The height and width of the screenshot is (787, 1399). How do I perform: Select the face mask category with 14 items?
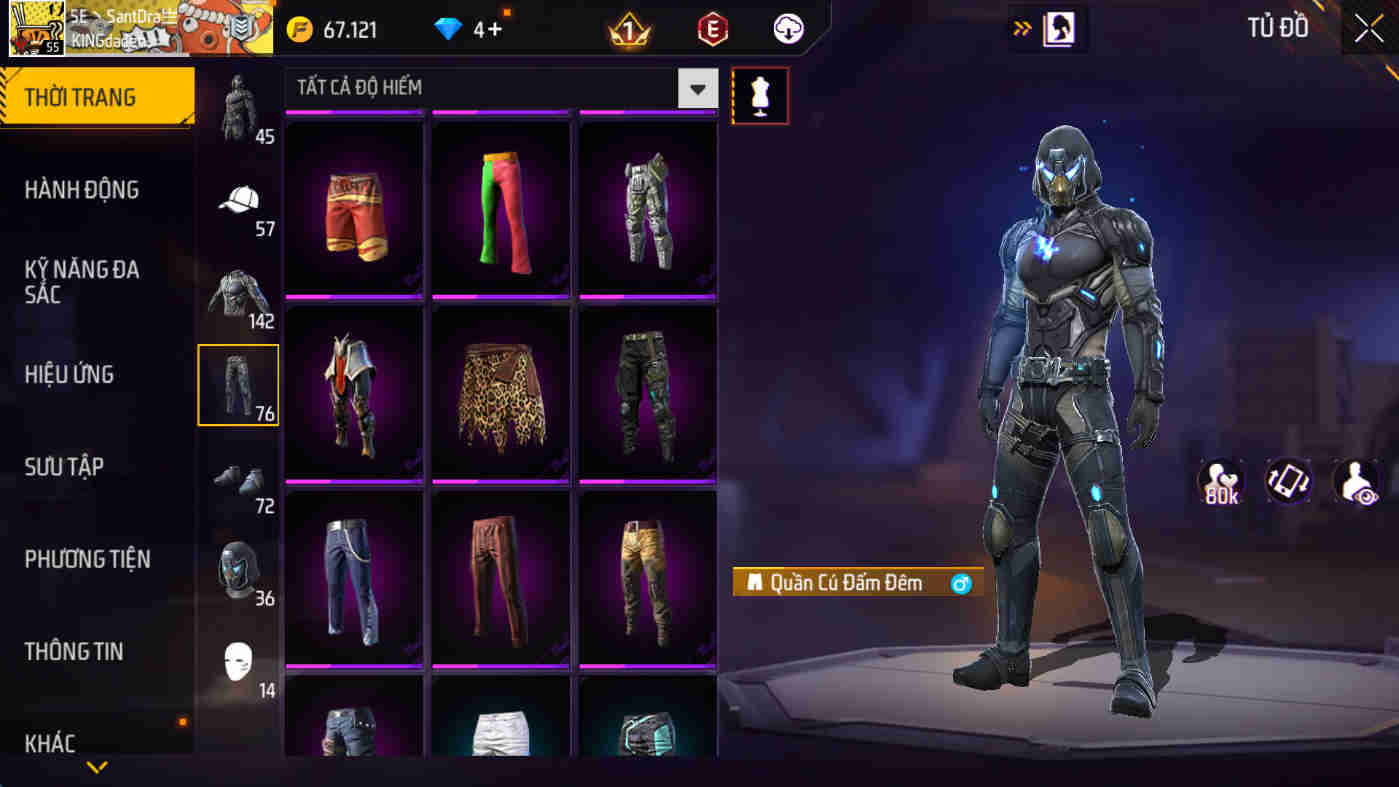point(238,660)
